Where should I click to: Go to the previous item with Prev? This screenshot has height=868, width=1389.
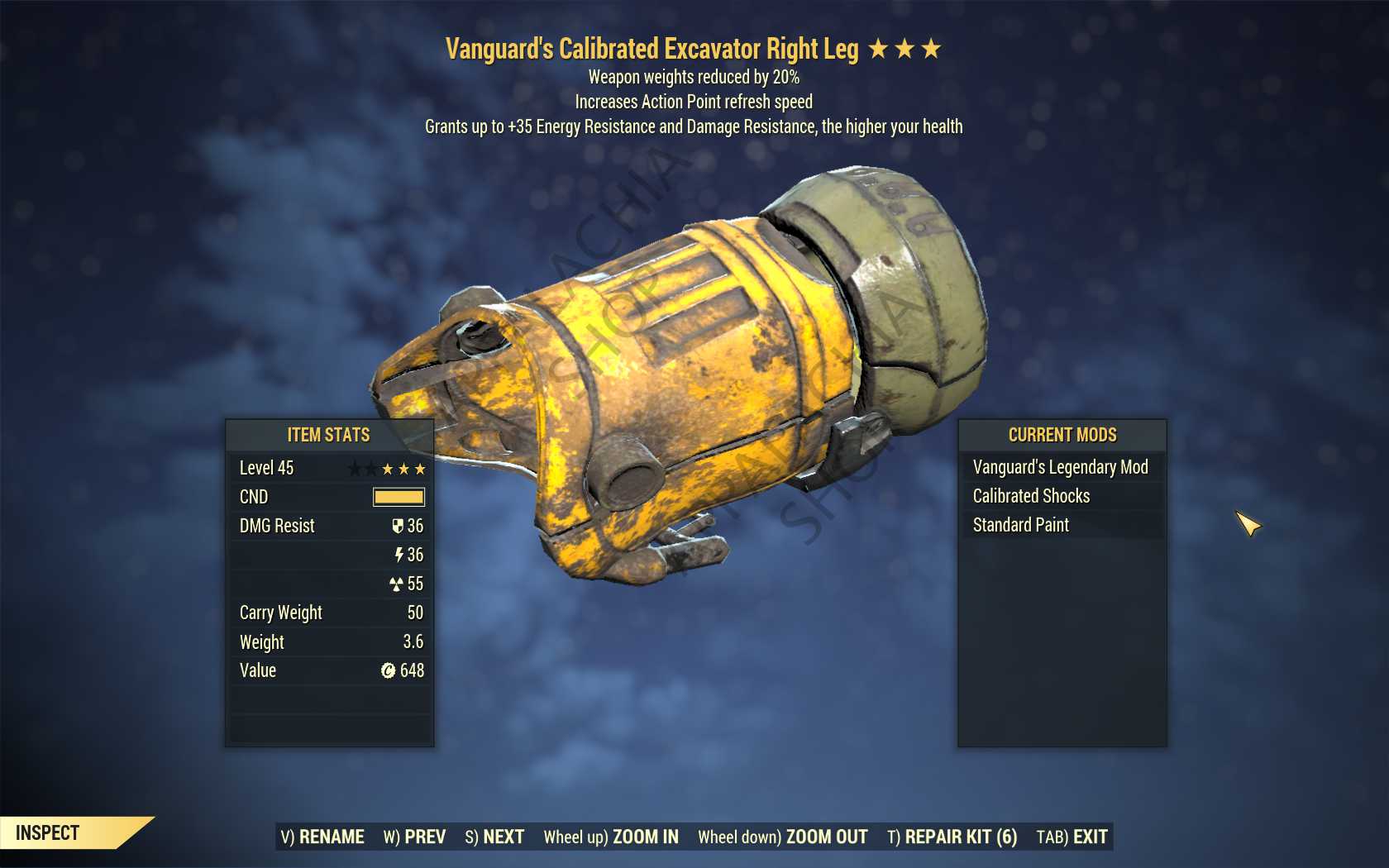point(414,837)
